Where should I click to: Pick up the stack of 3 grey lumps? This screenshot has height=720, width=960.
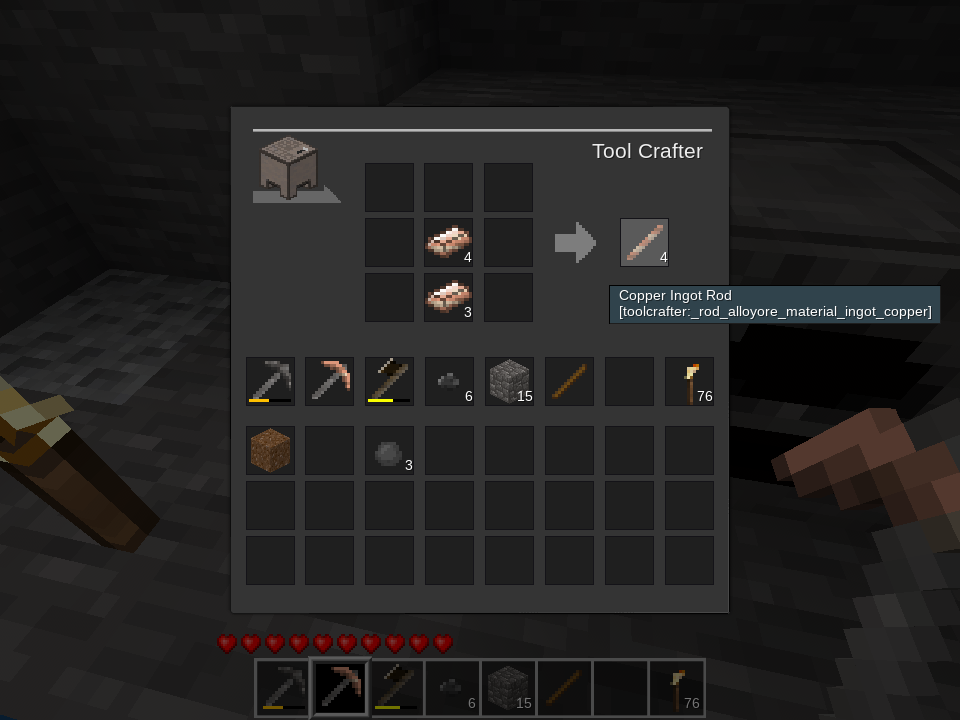pyautogui.click(x=389, y=450)
